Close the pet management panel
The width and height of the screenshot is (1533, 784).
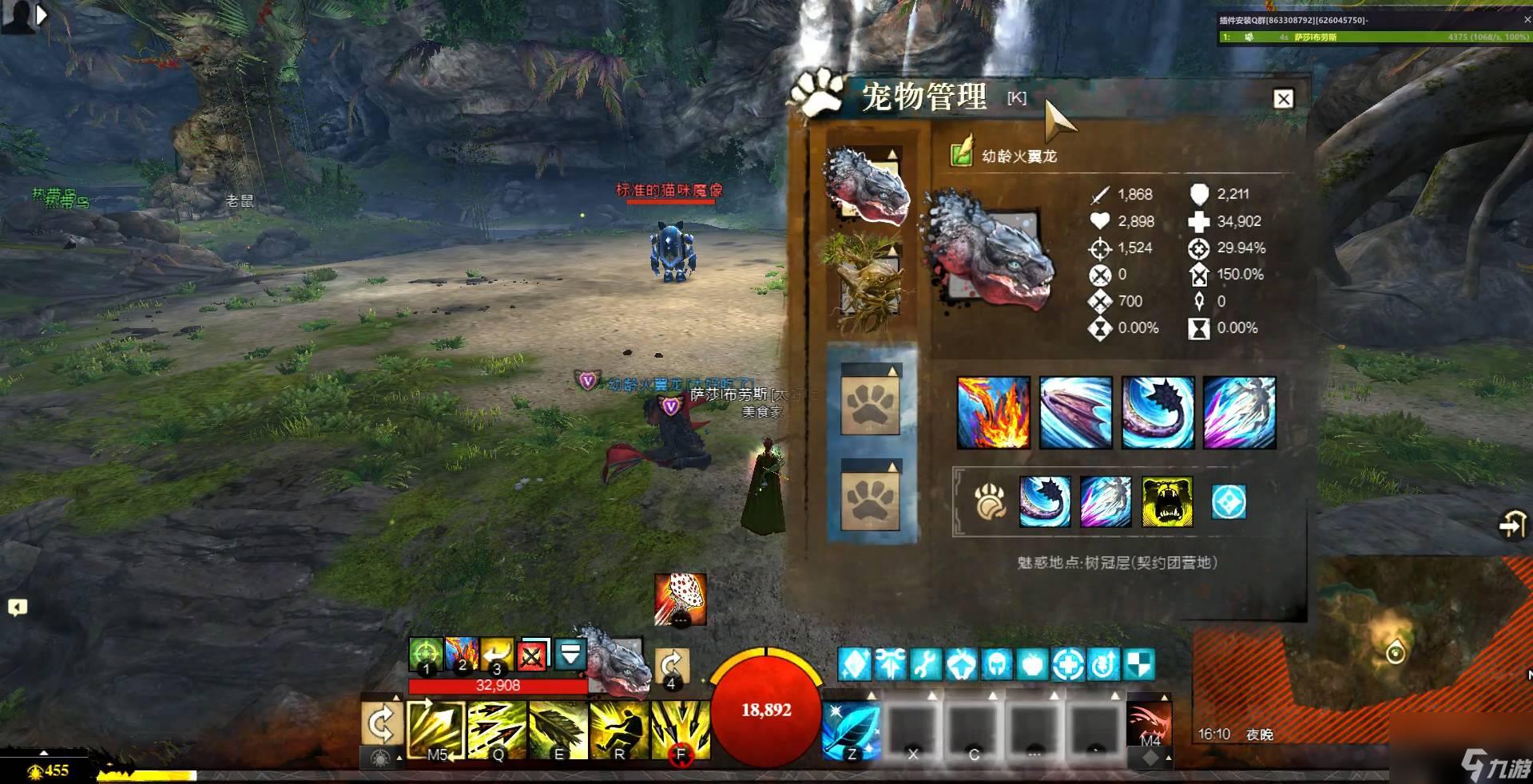1283,99
